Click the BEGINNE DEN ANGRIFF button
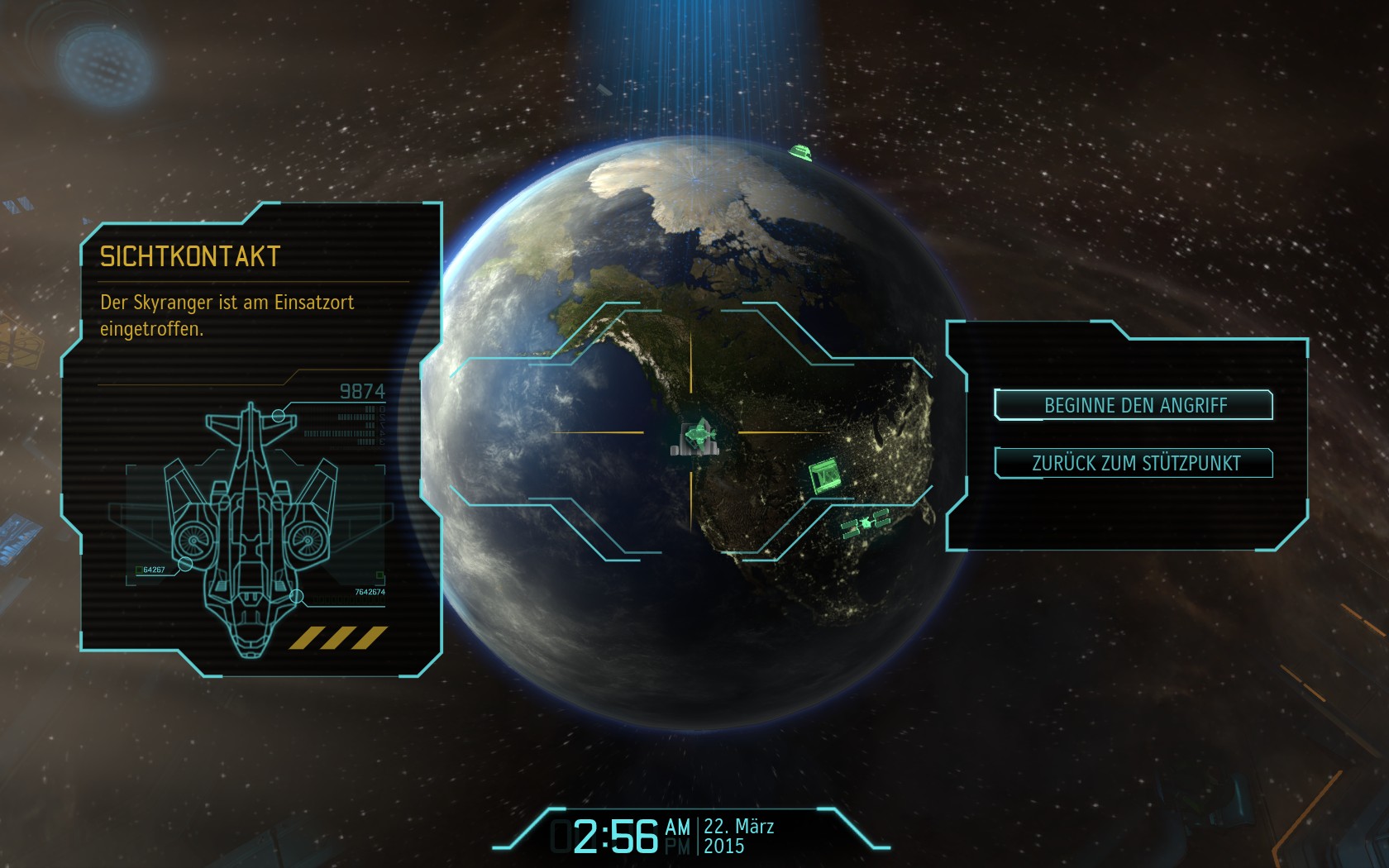 tap(1134, 405)
